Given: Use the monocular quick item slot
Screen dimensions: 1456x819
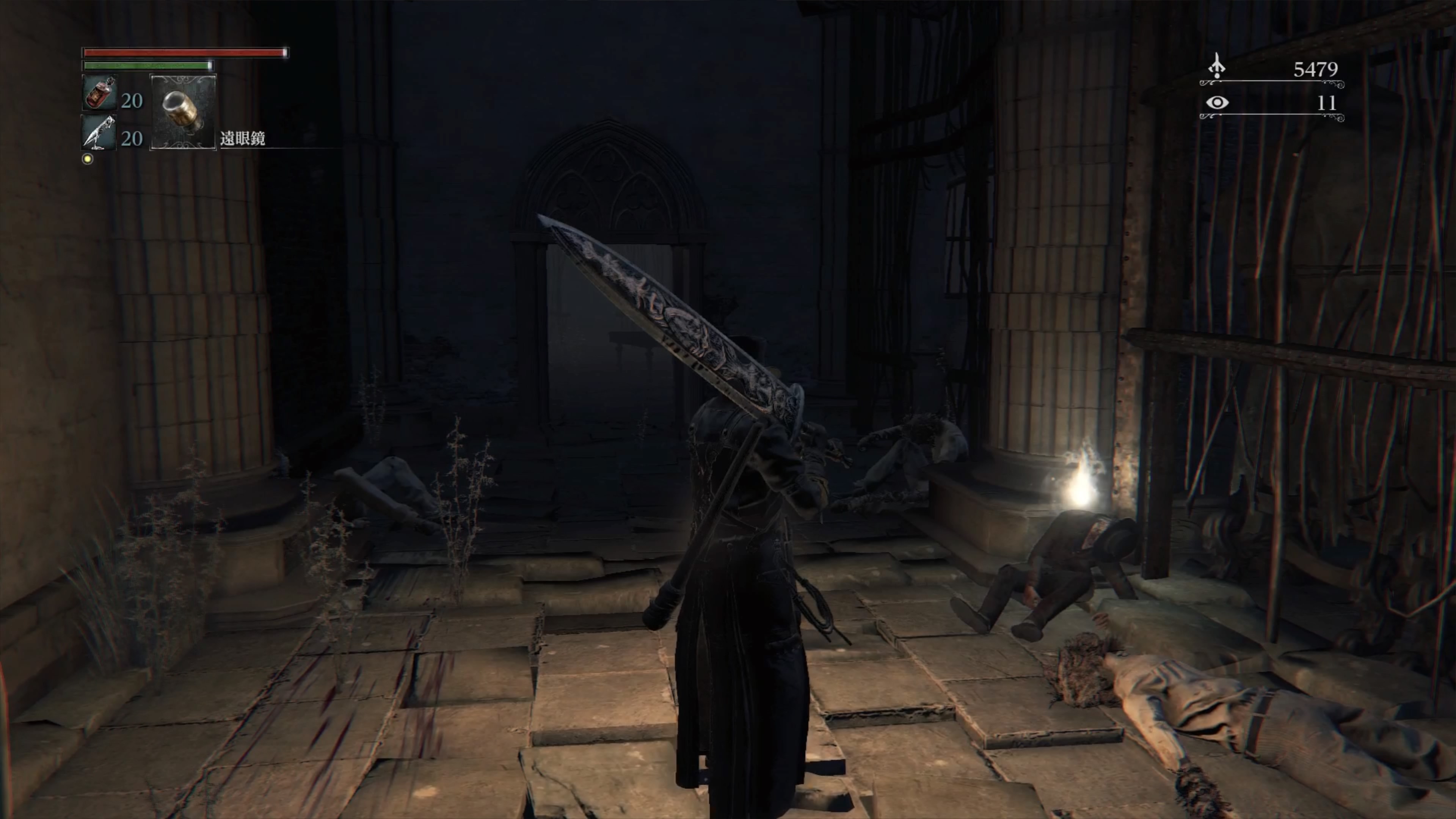Looking at the screenshot, I should (x=182, y=111).
